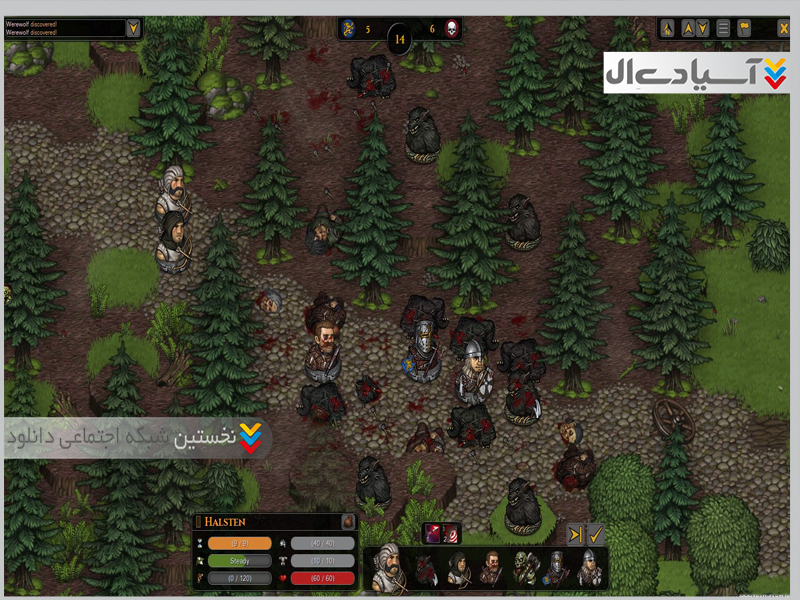Image resolution: width=800 pixels, height=600 pixels.
Task: Click the yellow flag button
Action: click(744, 28)
